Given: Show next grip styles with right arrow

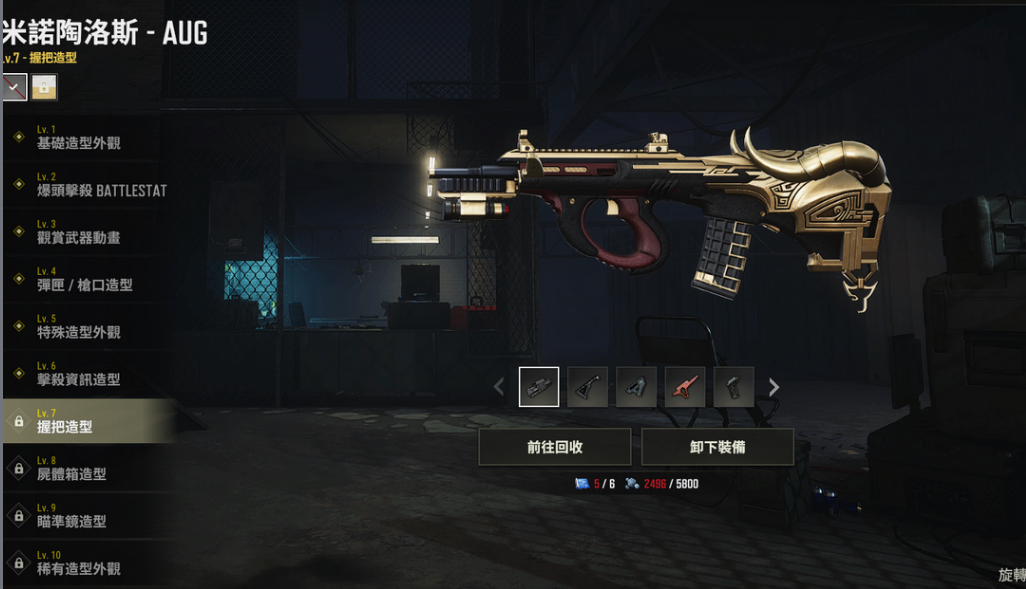Looking at the screenshot, I should click(773, 387).
